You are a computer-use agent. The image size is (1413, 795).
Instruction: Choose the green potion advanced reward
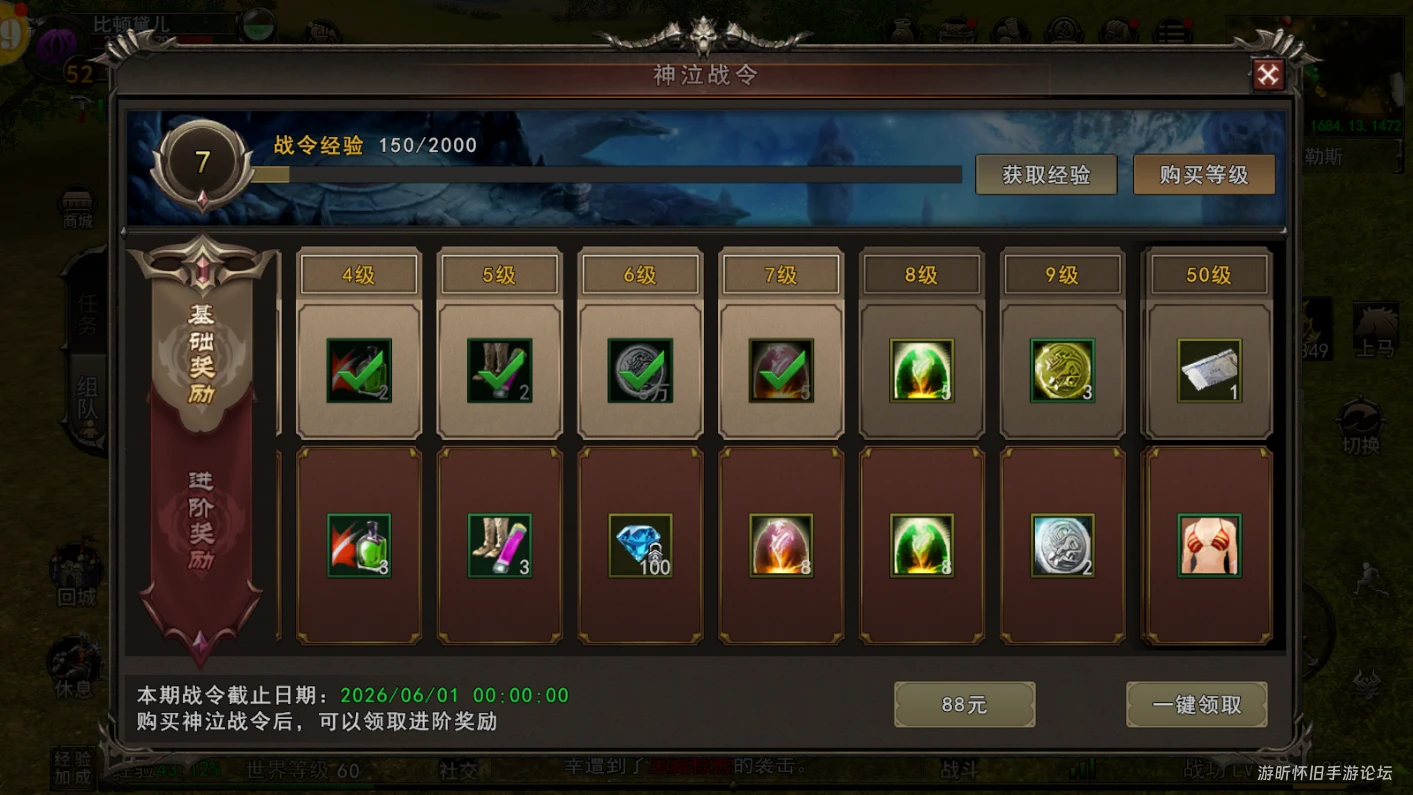tap(359, 546)
